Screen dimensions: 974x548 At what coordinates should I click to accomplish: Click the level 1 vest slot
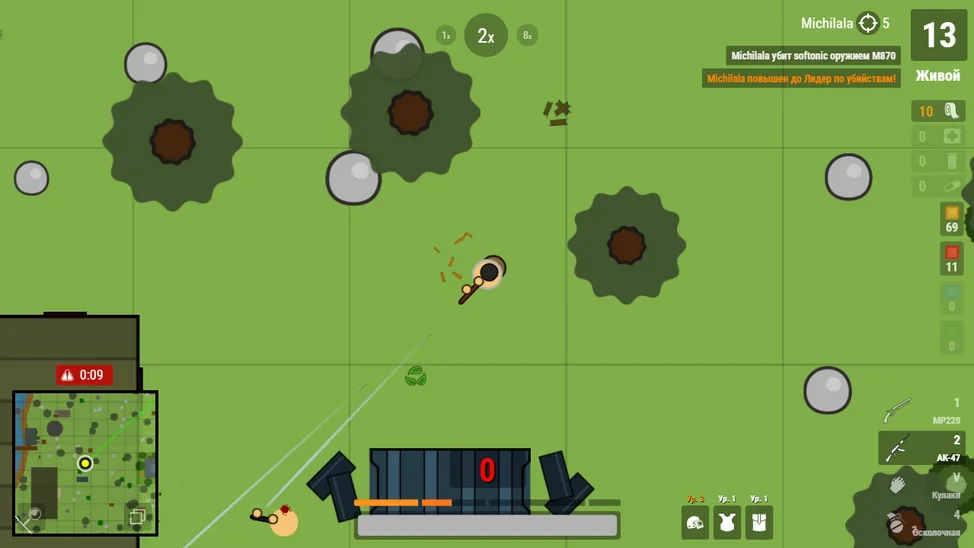tap(727, 520)
